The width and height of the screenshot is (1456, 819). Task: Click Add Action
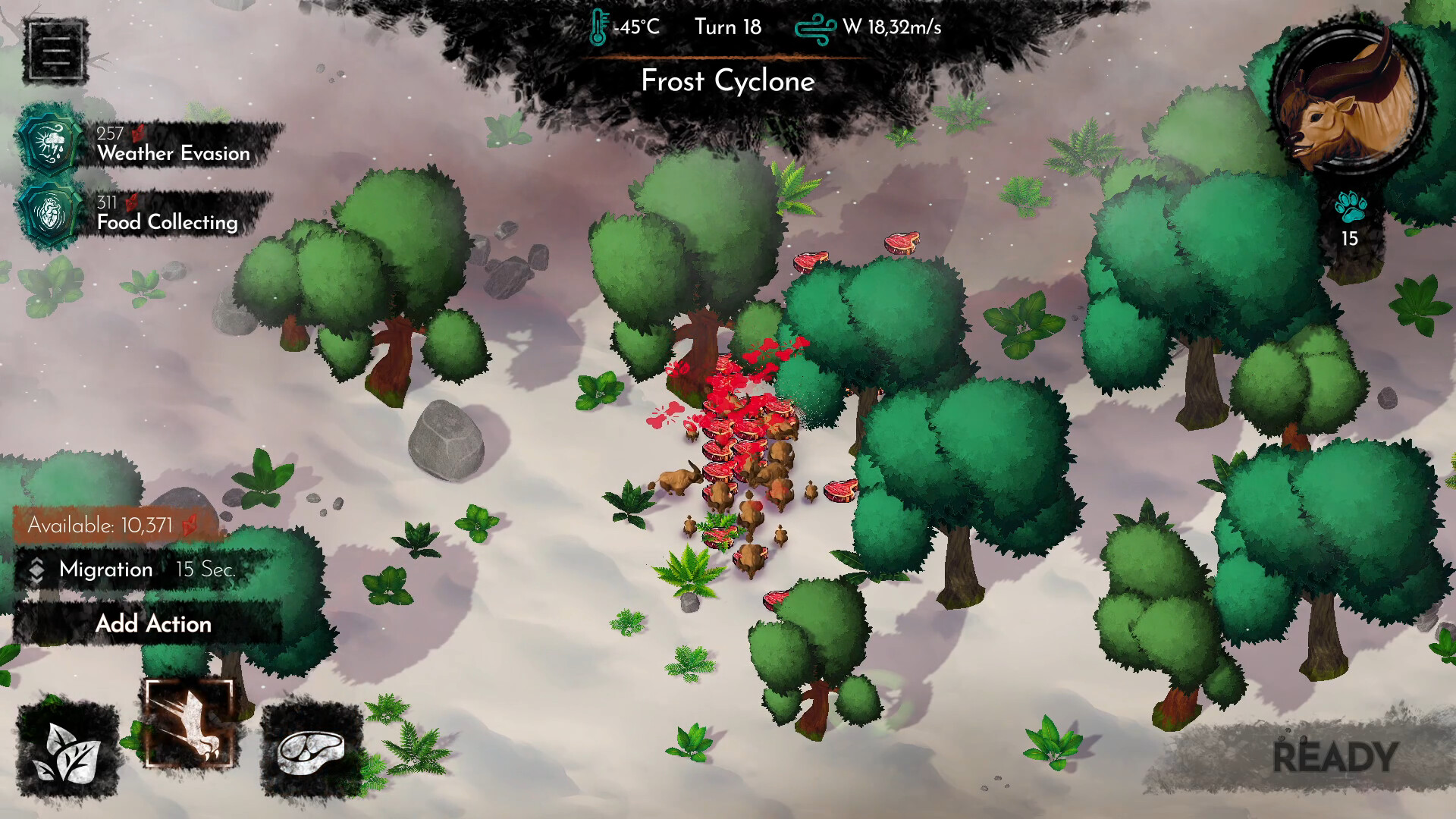153,624
